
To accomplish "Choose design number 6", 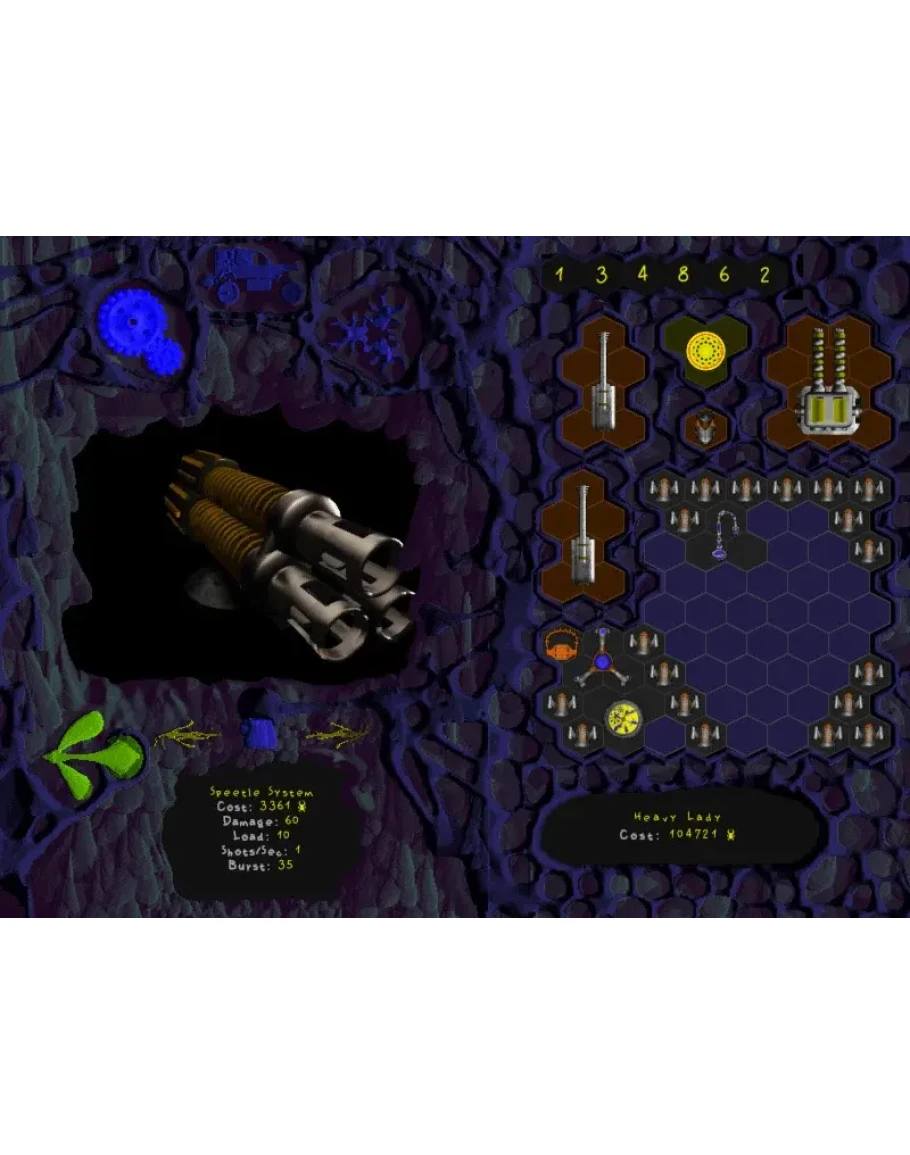I will [724, 274].
